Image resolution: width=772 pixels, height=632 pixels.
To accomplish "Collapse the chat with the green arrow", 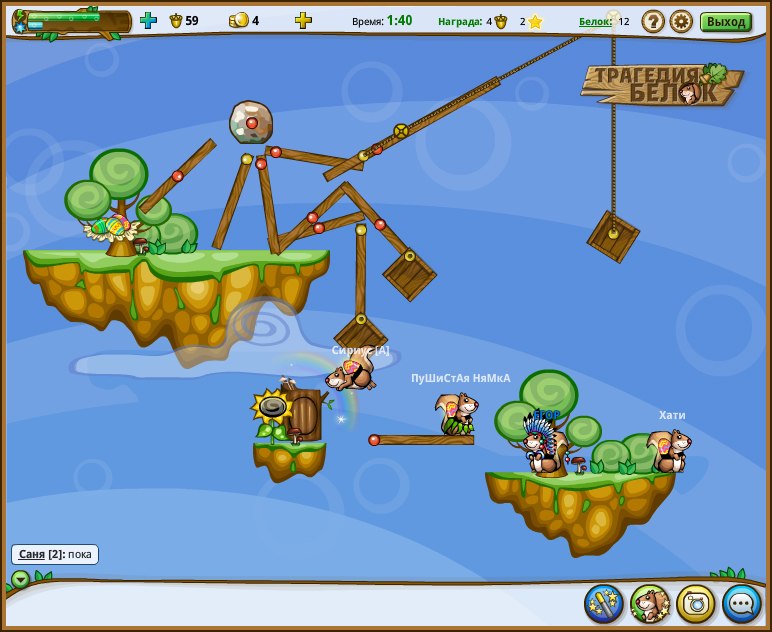I will [20, 579].
